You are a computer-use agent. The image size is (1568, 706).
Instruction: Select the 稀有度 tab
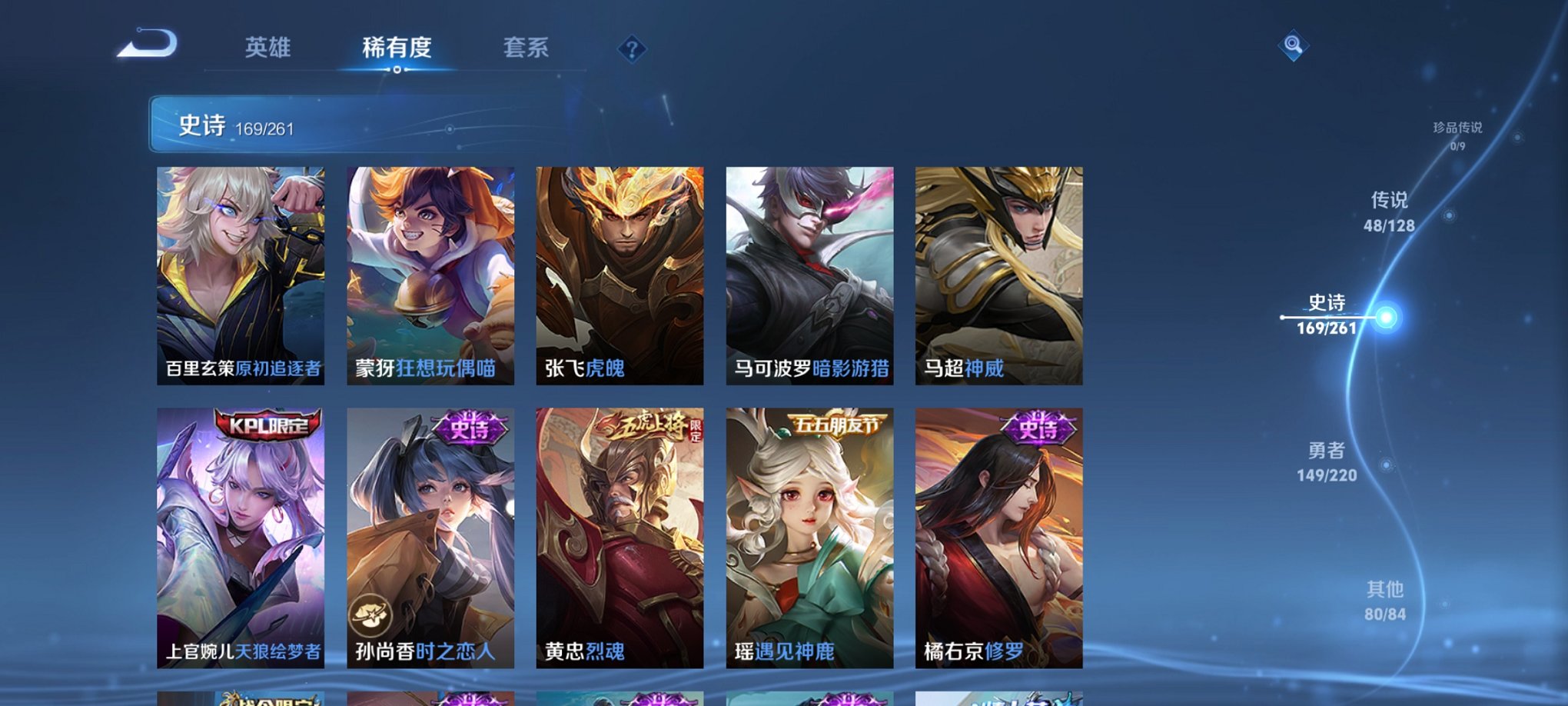(397, 48)
